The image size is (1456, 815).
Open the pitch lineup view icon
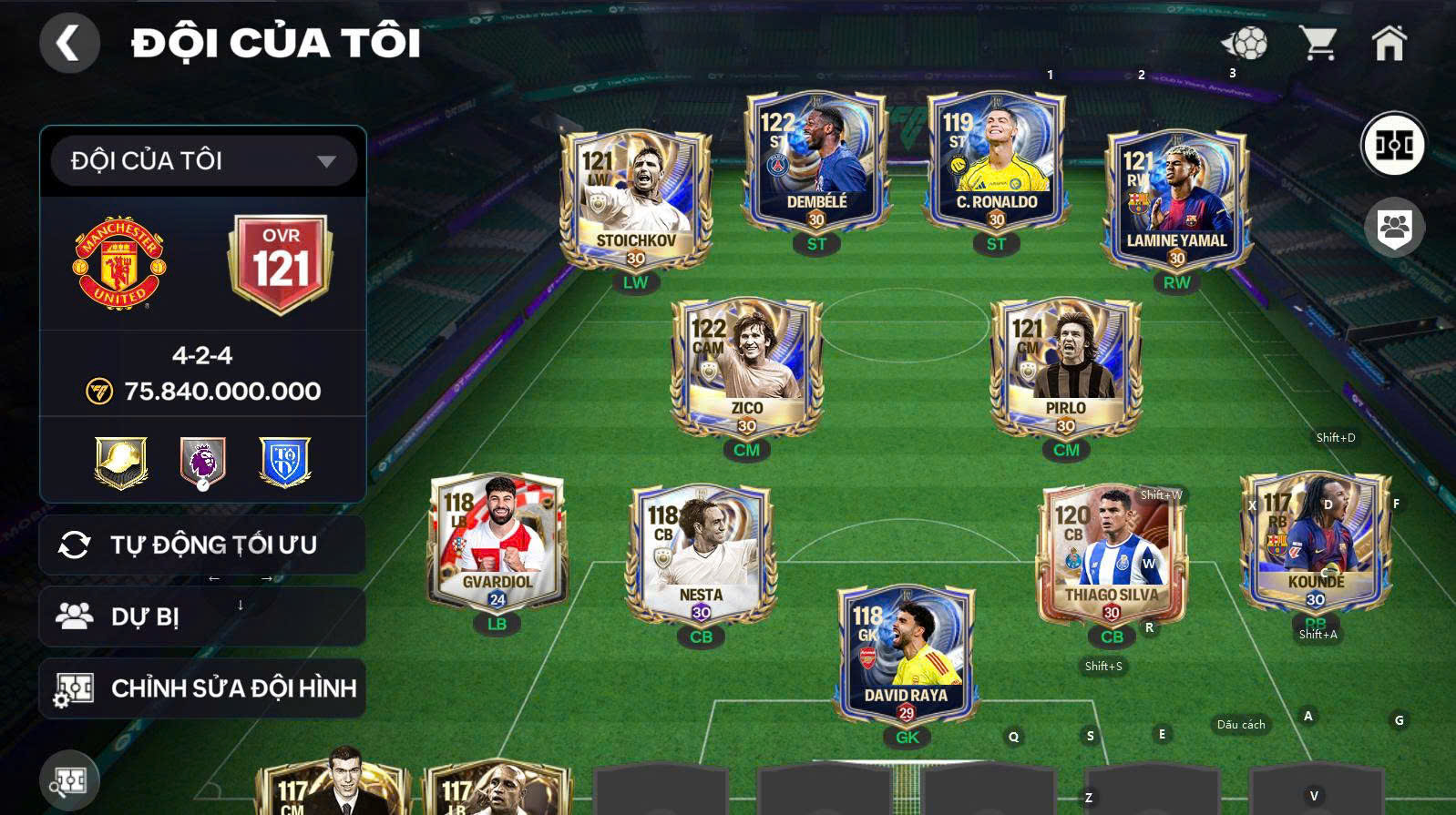tap(1396, 142)
